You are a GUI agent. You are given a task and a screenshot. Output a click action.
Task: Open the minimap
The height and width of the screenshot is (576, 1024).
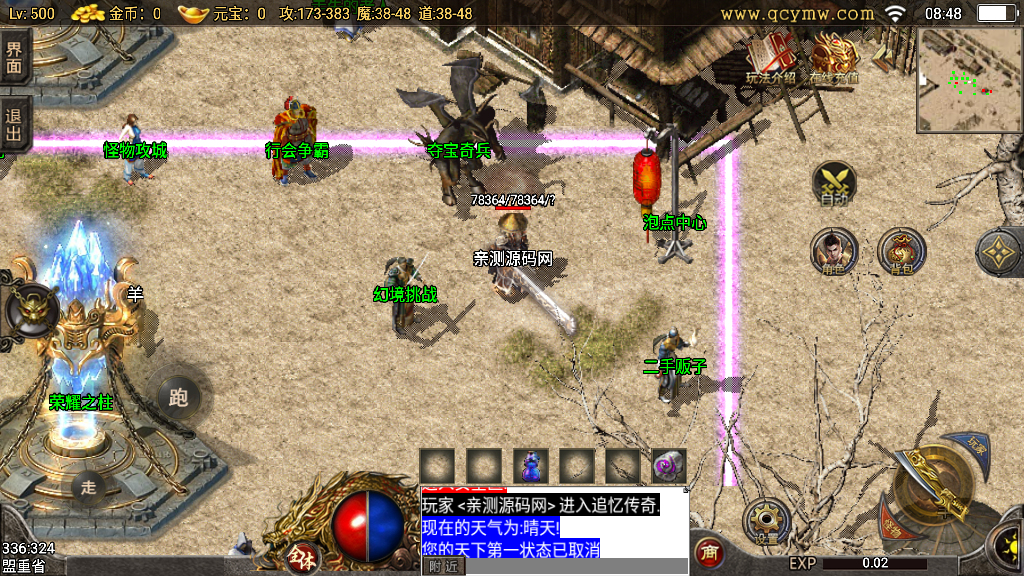point(968,80)
